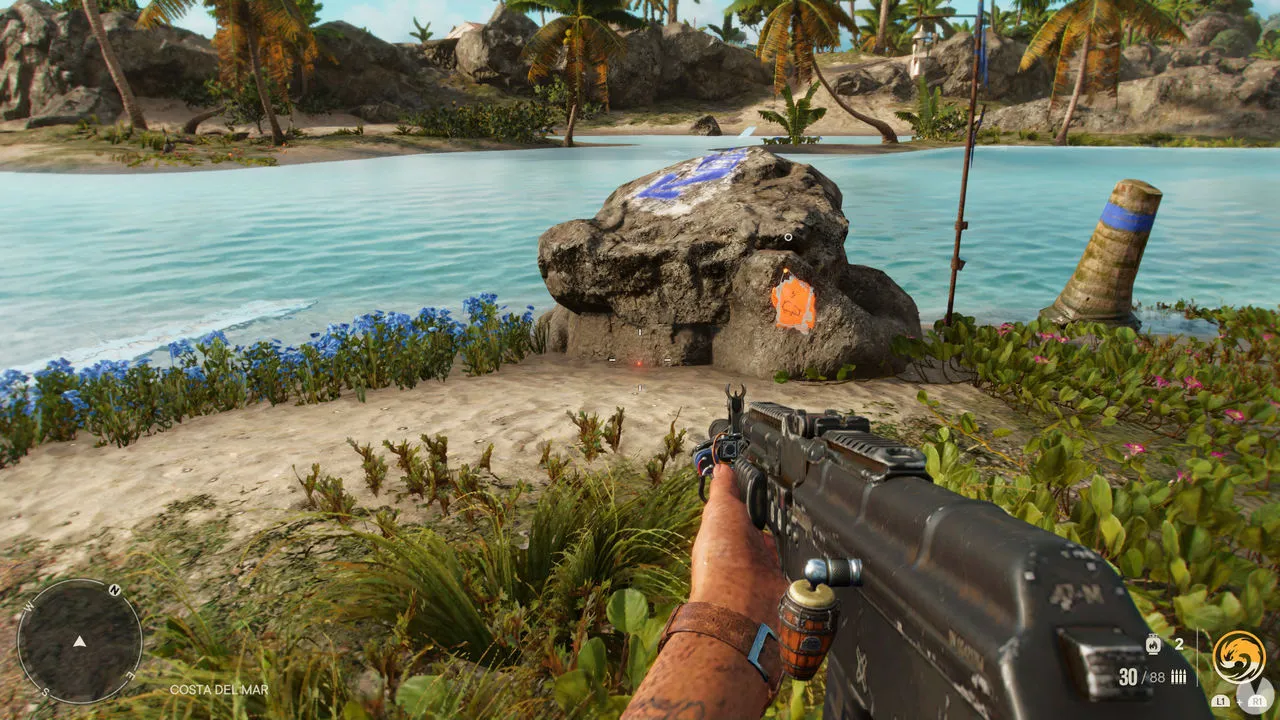This screenshot has width=1280, height=720.
Task: Click the E marker on the compass
Action: point(130,676)
